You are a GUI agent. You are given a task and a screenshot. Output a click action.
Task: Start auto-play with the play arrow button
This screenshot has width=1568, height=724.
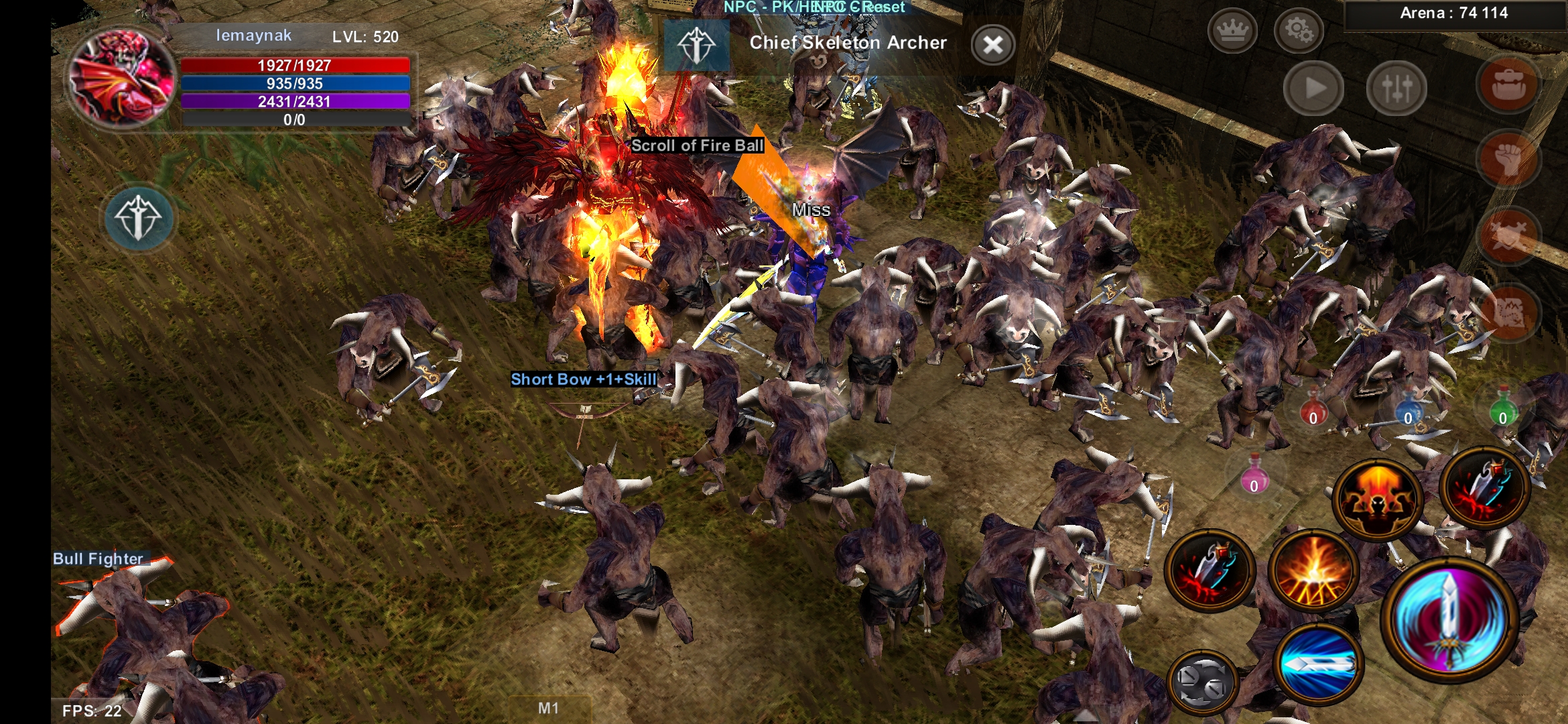click(1313, 88)
